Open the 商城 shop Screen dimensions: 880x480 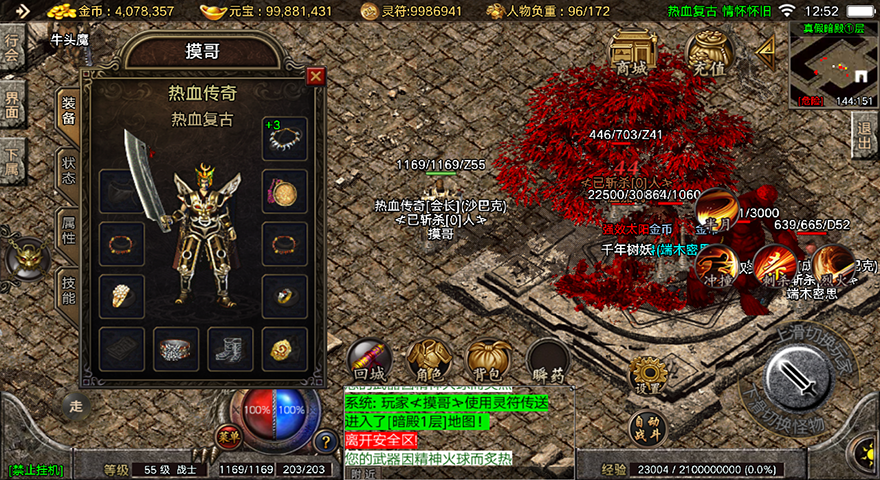tap(631, 52)
